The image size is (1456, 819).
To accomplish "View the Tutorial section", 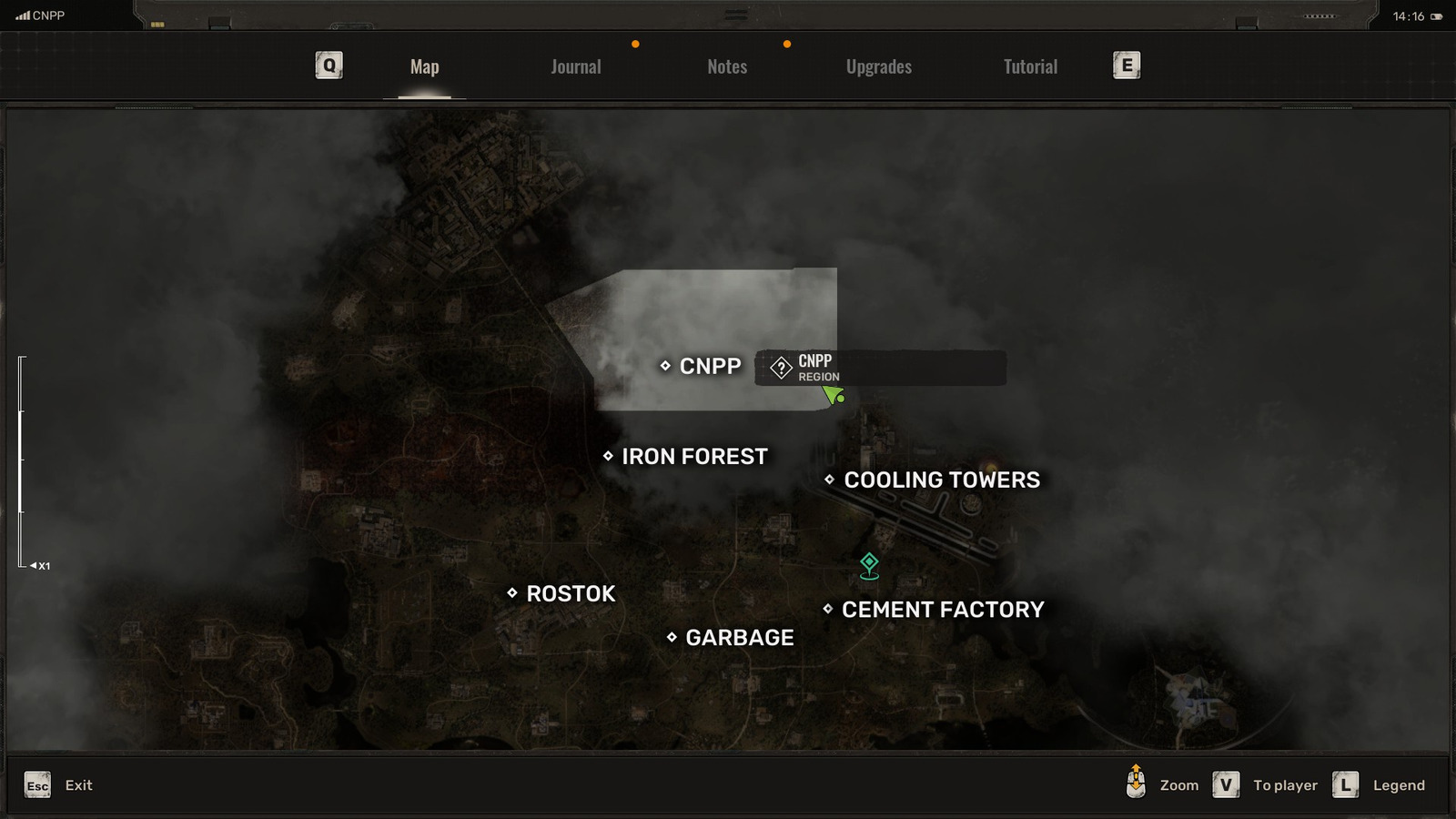I will [x=1029, y=66].
